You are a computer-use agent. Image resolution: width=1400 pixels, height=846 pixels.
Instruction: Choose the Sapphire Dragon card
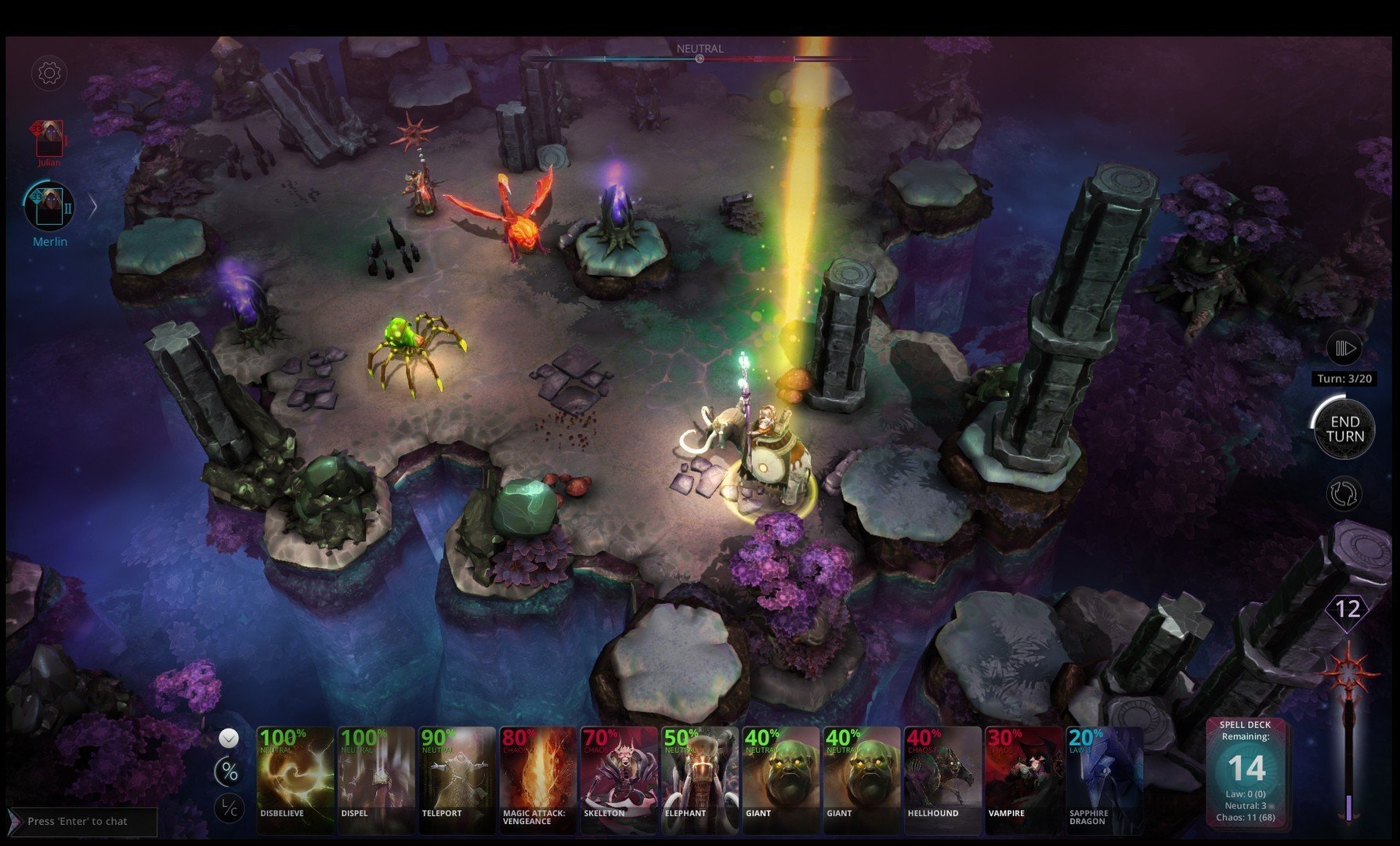pos(1104,777)
